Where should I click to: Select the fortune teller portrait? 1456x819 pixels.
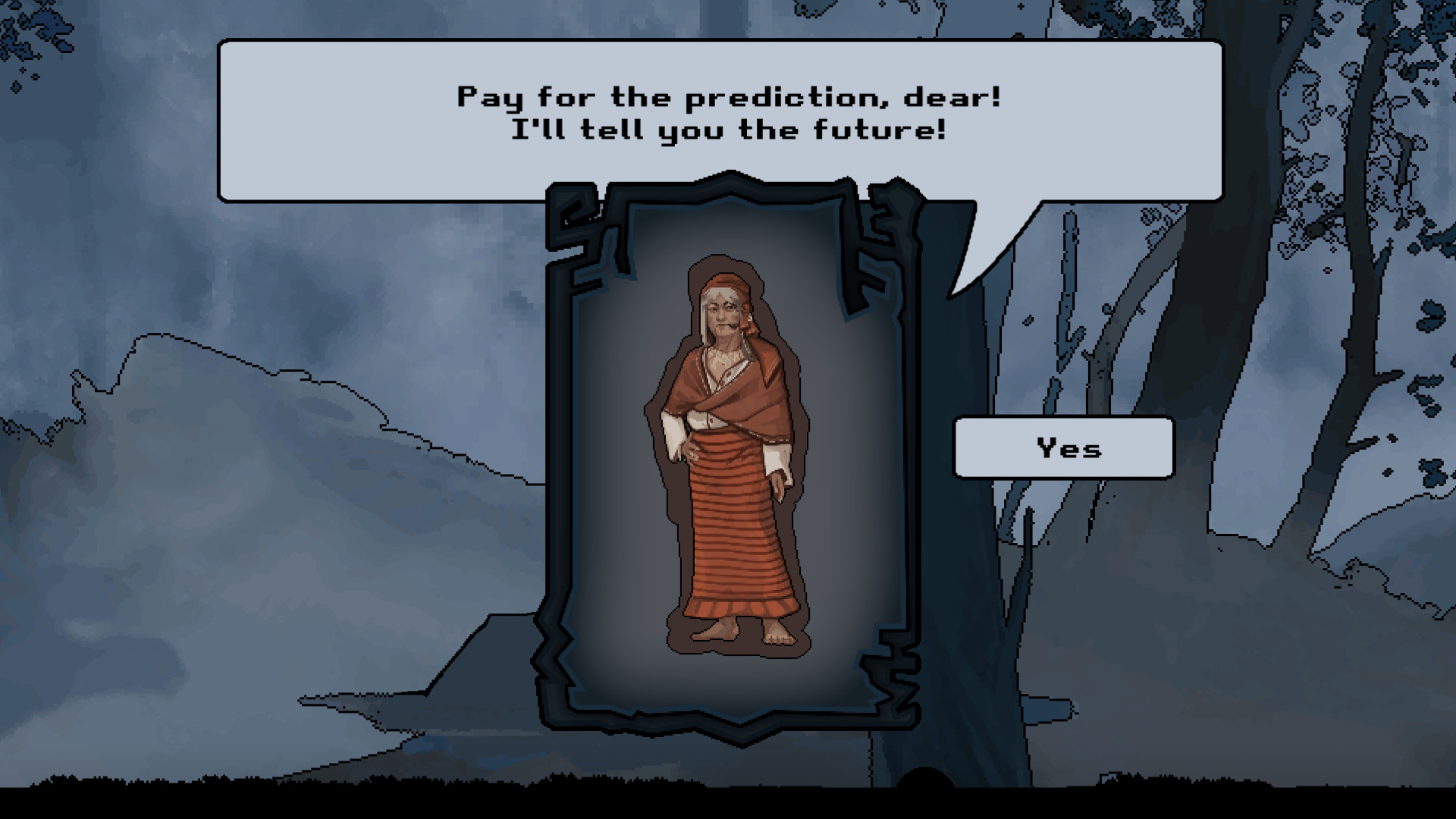(x=728, y=455)
